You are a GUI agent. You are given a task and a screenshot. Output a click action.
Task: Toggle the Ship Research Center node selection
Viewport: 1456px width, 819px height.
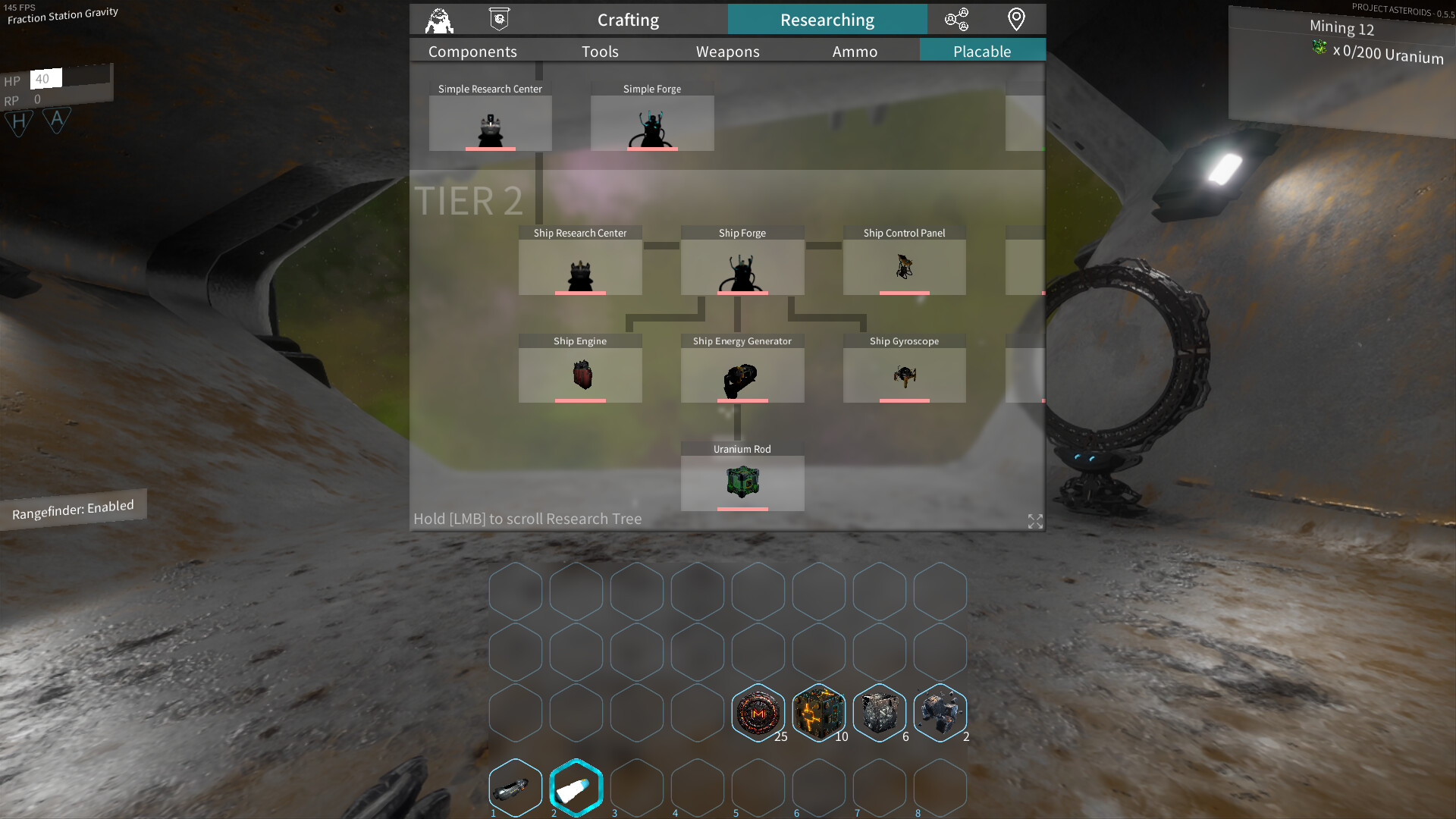coord(580,267)
